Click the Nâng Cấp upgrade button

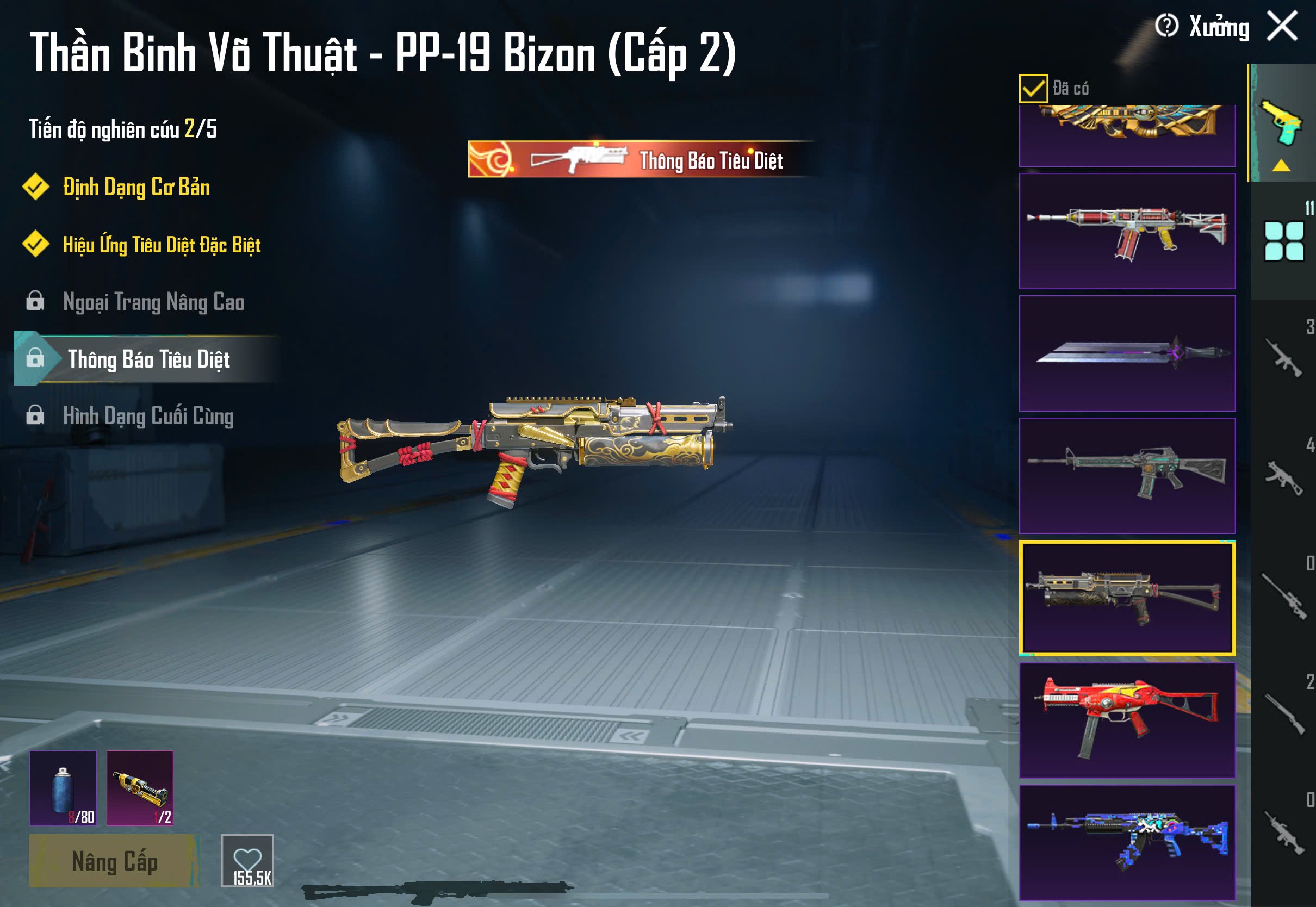click(x=114, y=861)
